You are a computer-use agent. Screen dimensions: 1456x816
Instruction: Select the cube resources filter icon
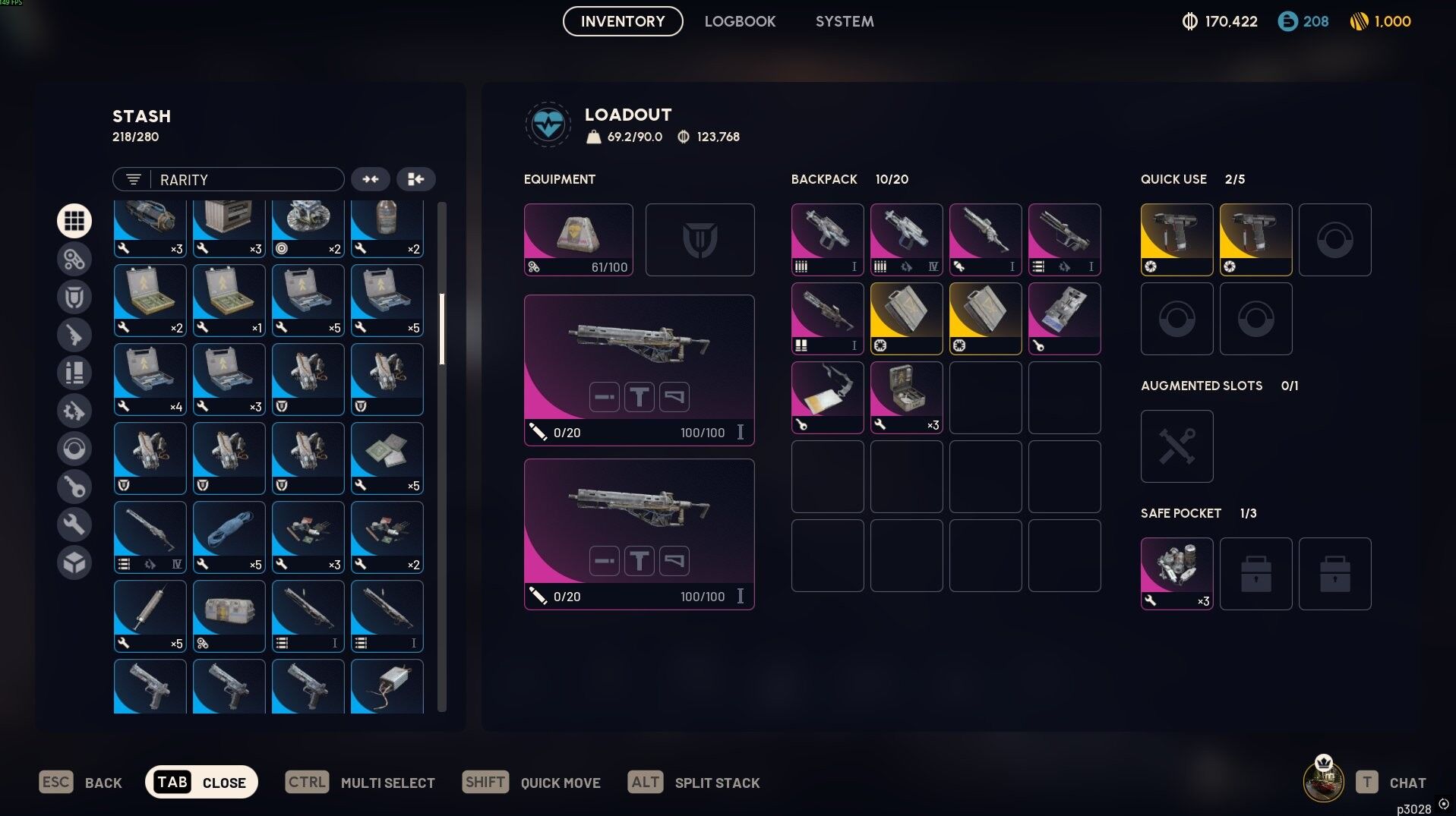pos(74,562)
